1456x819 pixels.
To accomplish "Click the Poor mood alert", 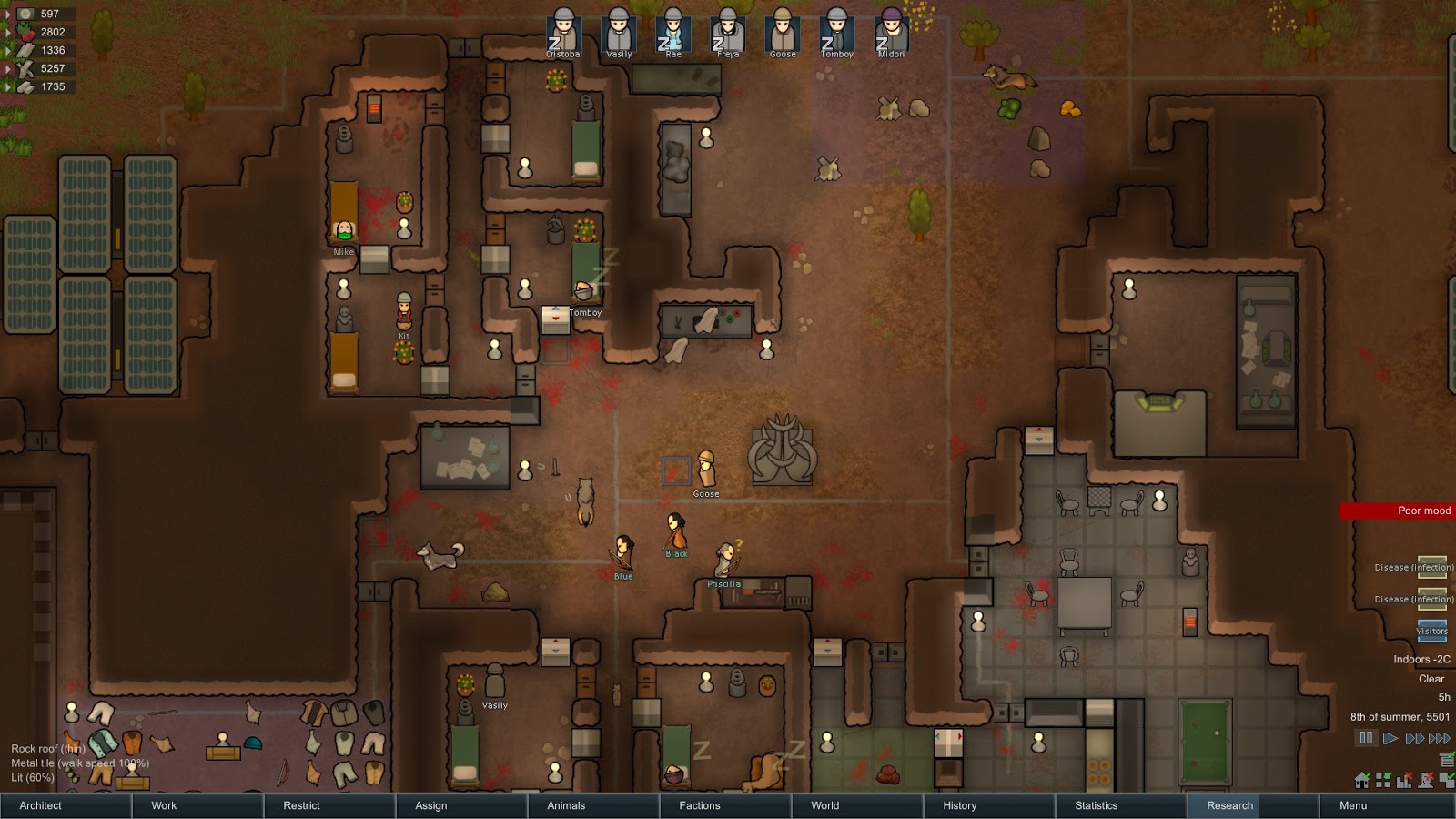I will (1421, 511).
